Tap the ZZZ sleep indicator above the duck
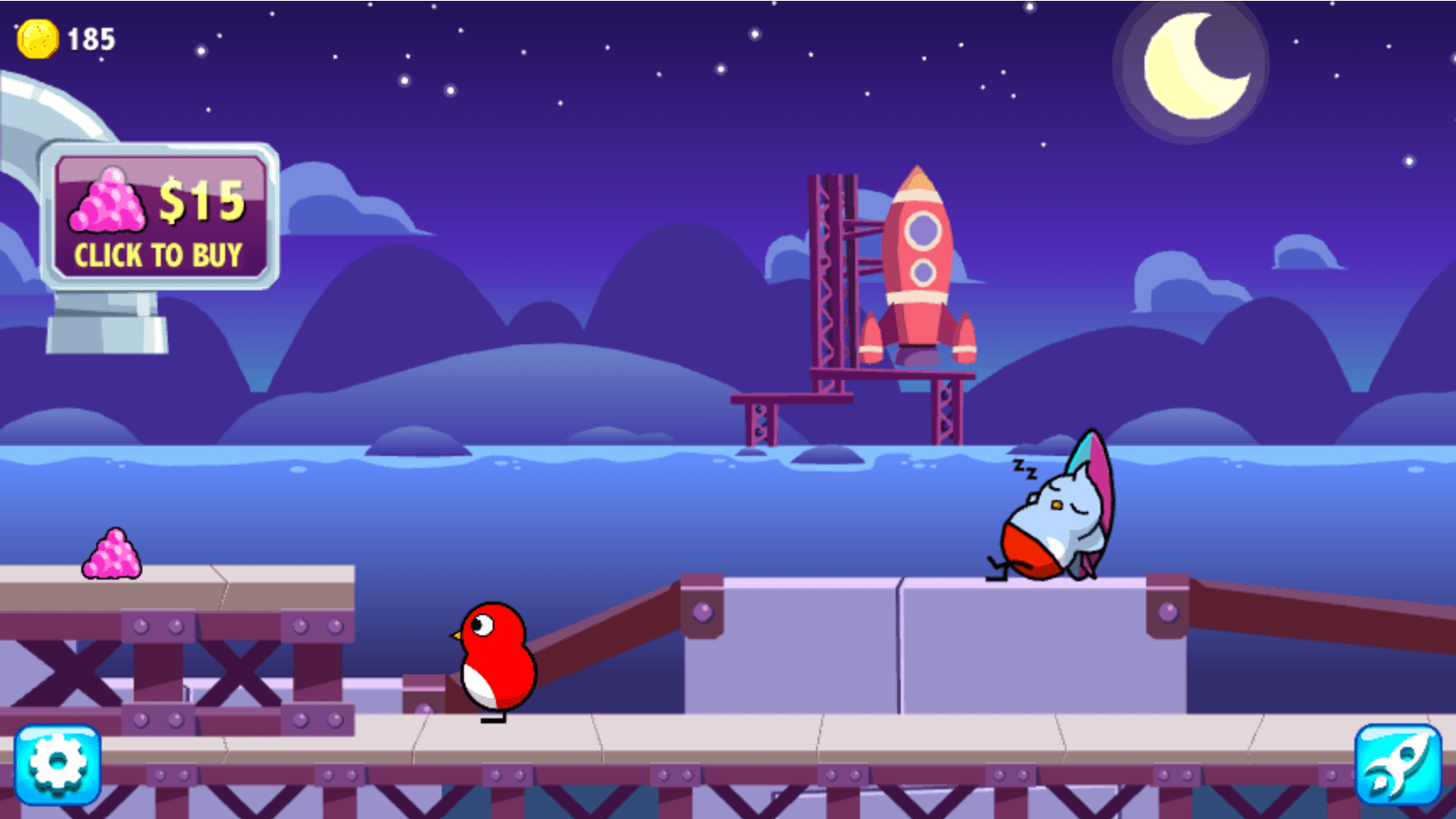This screenshot has height=819, width=1456. click(1026, 469)
